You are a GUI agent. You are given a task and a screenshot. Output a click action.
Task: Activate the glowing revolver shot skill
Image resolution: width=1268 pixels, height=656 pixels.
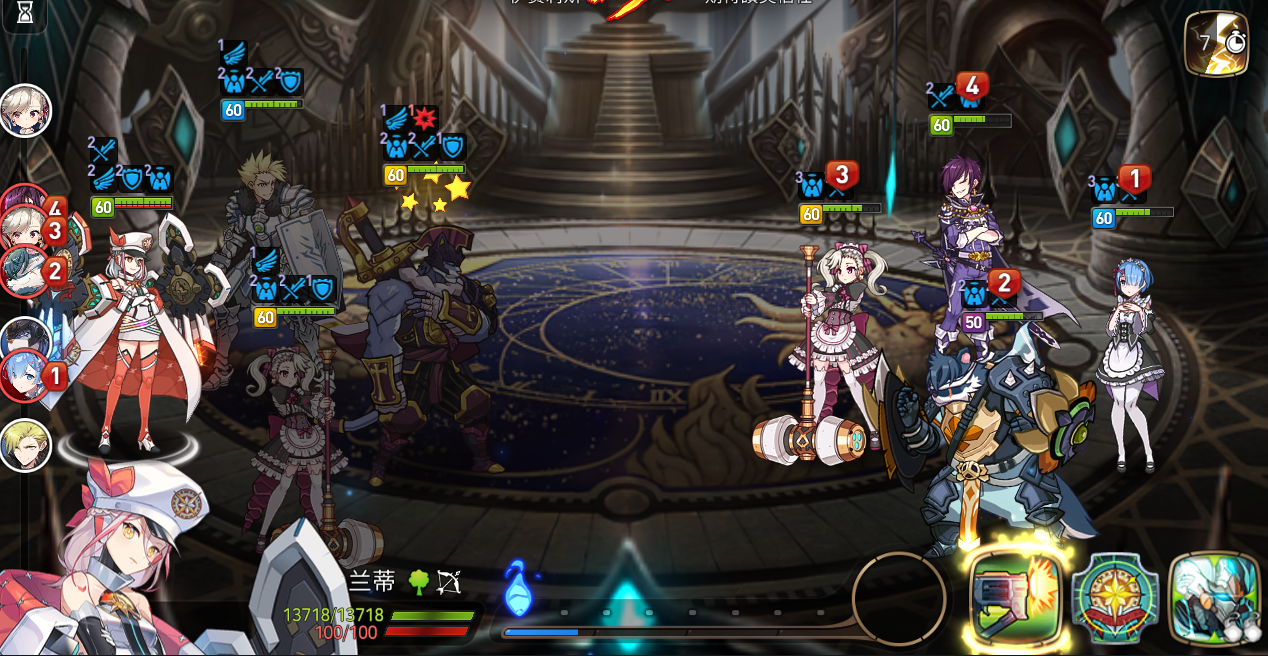click(1016, 599)
